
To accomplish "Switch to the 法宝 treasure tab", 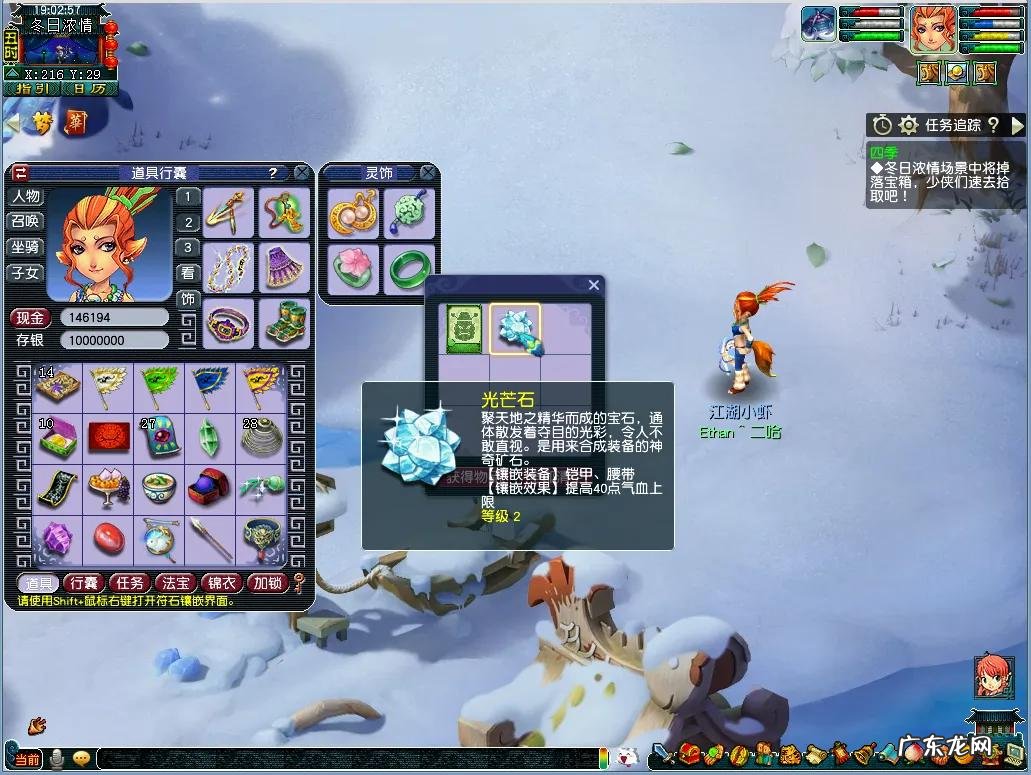I will [176, 583].
